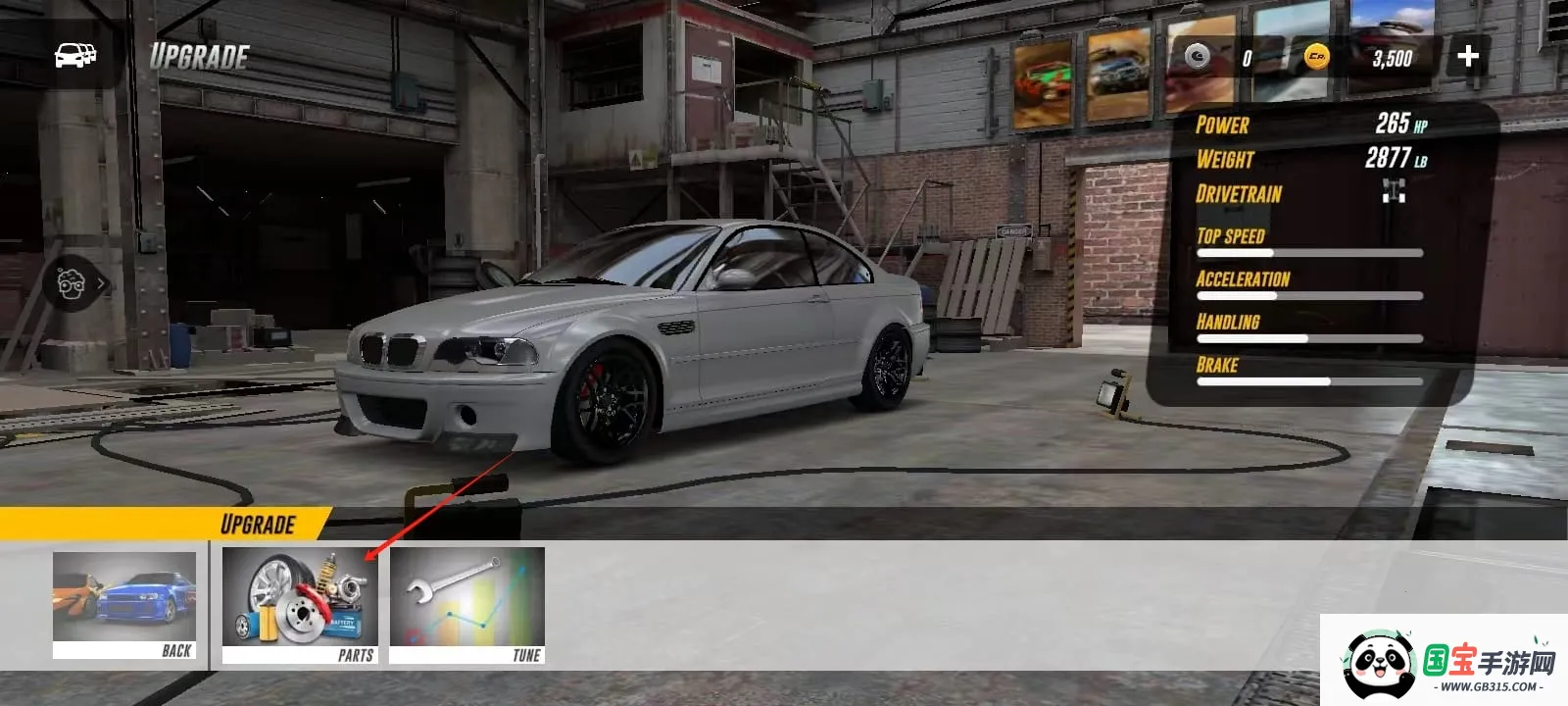The height and width of the screenshot is (706, 1568).
Task: Open the Parts upgrade tile
Action: click(x=300, y=605)
